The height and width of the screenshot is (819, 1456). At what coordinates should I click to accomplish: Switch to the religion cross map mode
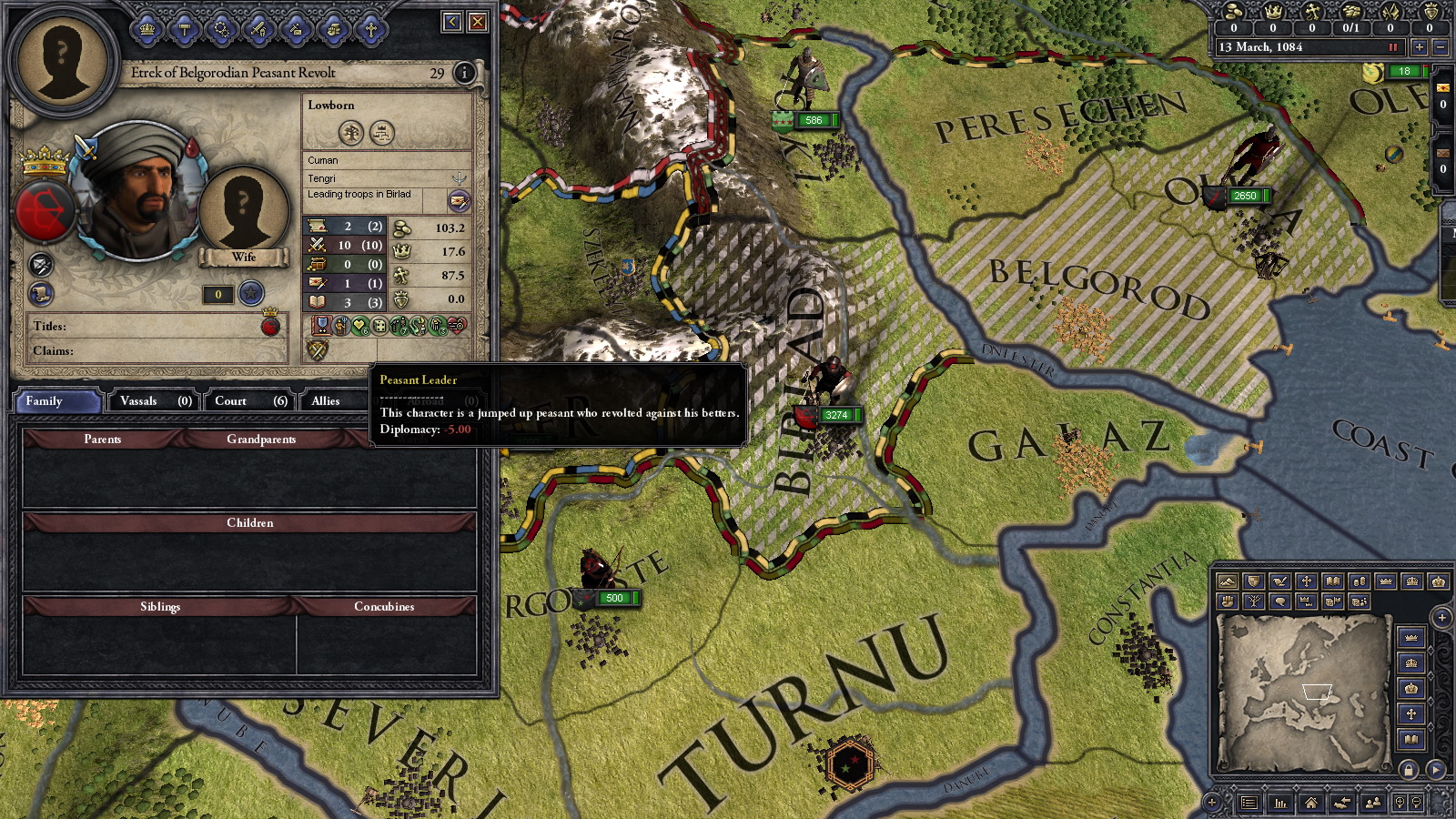coord(1307,581)
